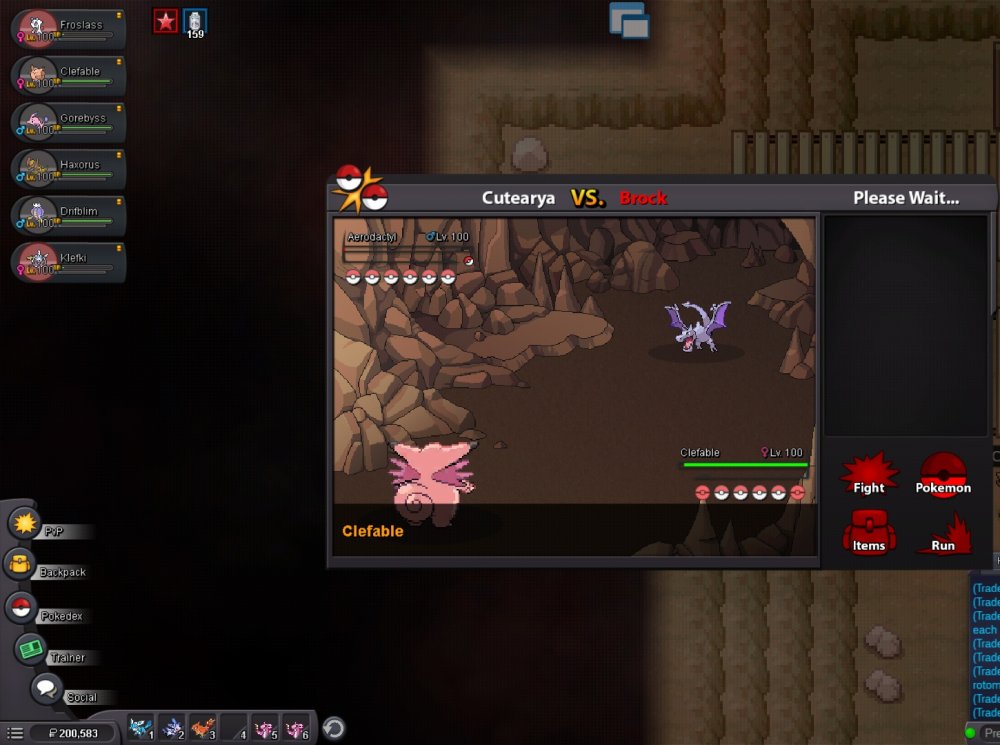Click the red star status icon
1000x745 pixels.
165,20
